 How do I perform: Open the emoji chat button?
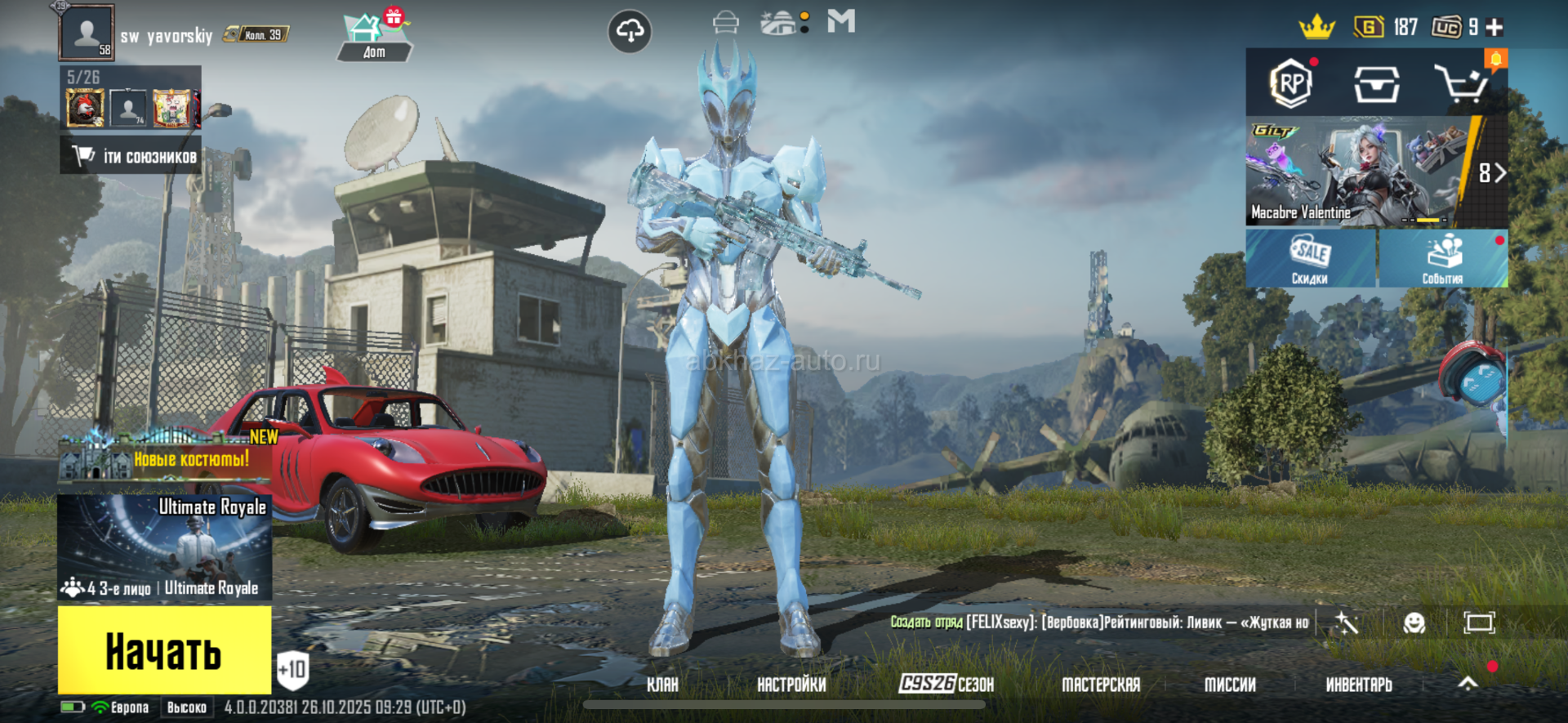1414,623
